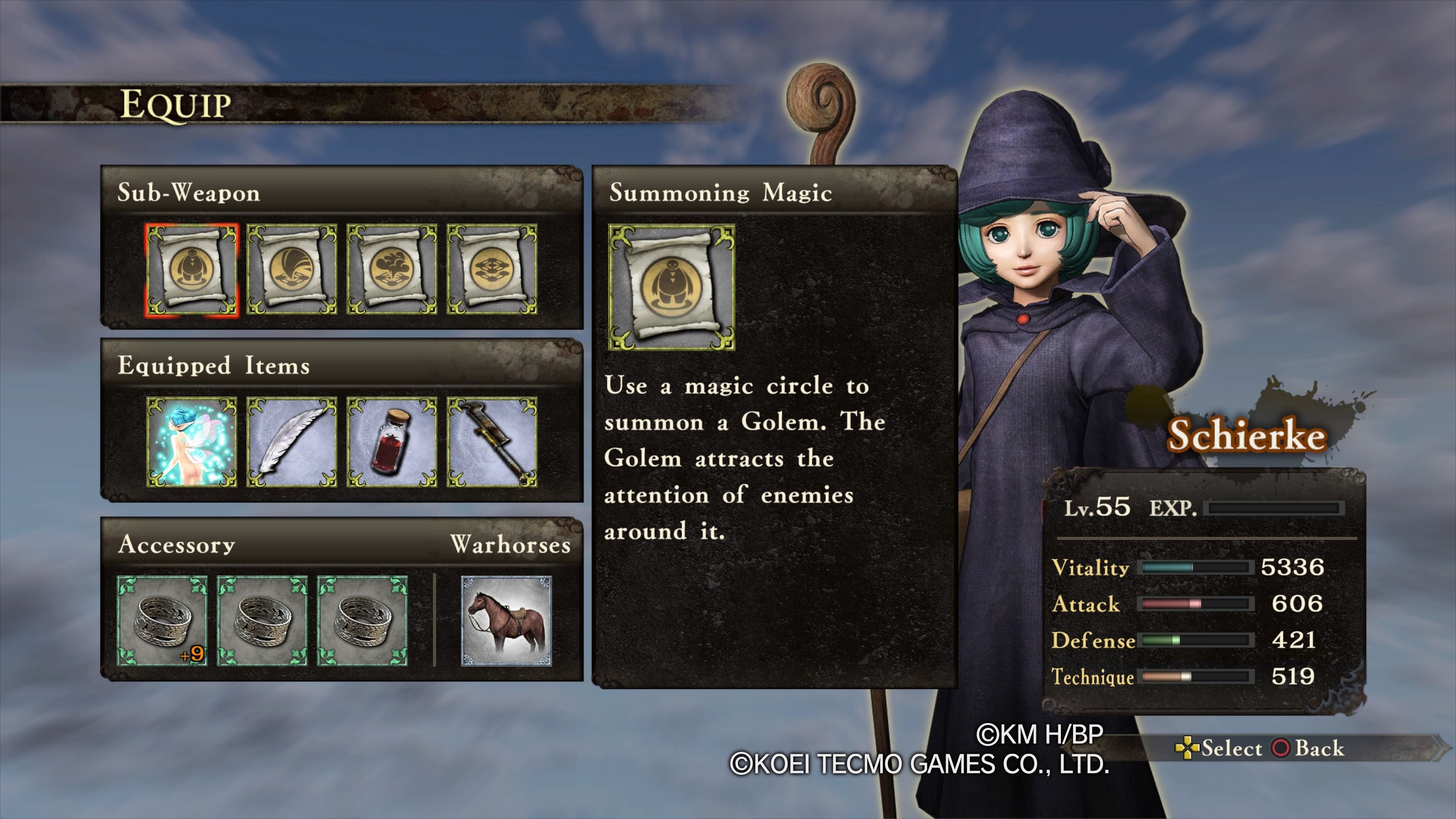
Task: Choose the white feather item slot
Action: (292, 442)
